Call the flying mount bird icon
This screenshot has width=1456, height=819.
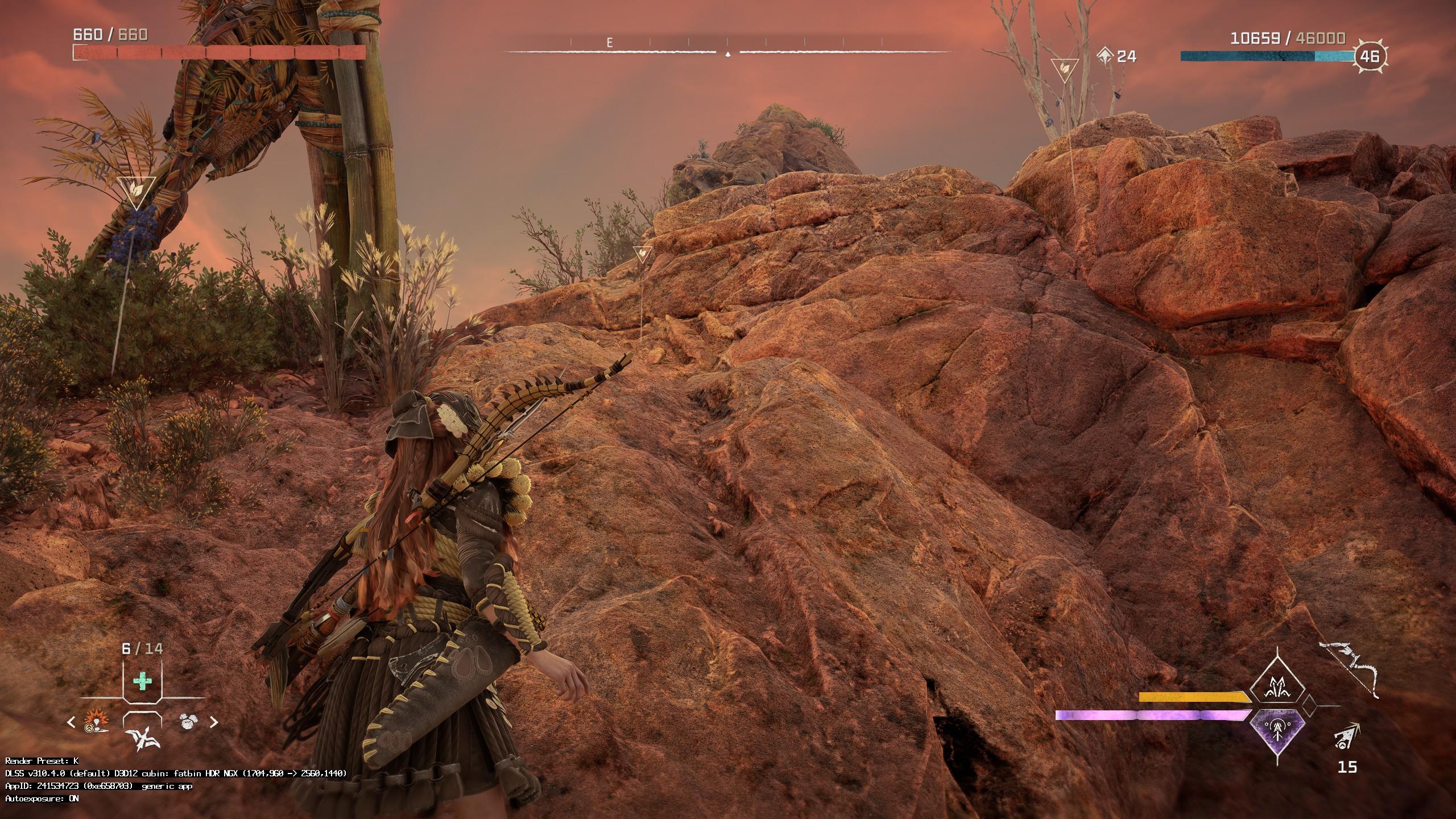pyautogui.click(x=142, y=738)
